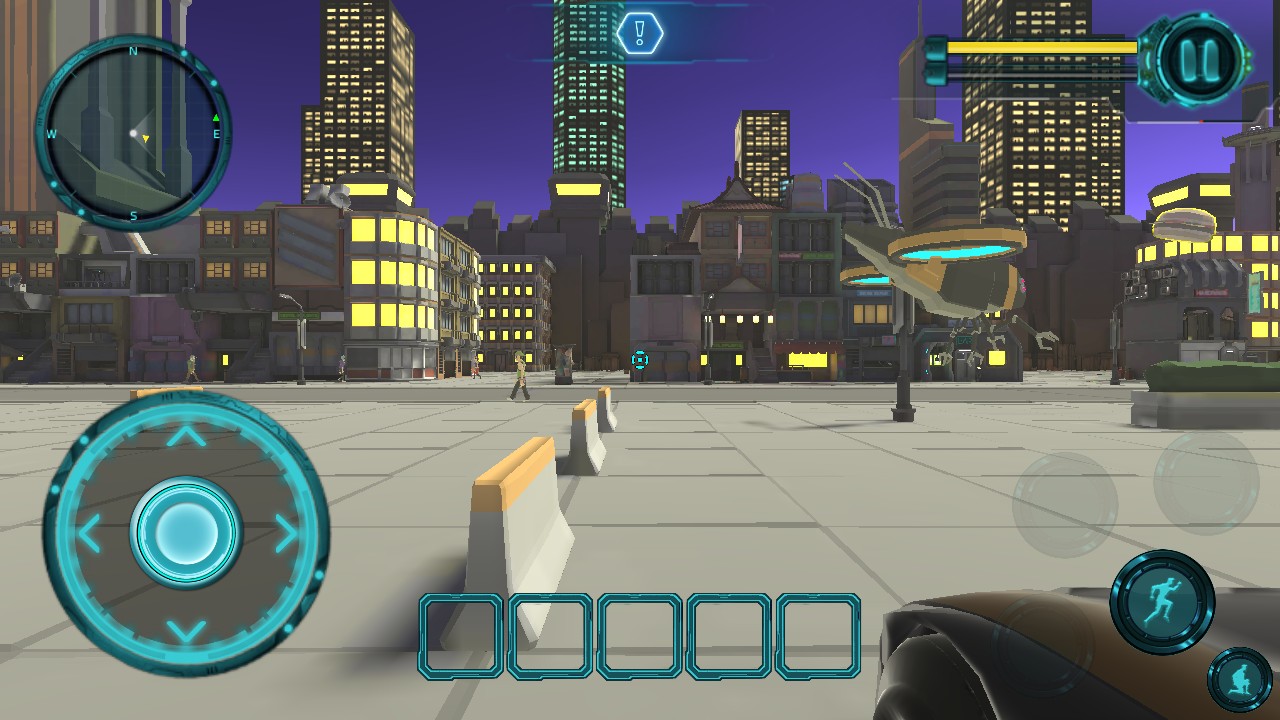Toggle the crouch kneeling-figure button
Screen dimensions: 1280x720
coord(1239,680)
